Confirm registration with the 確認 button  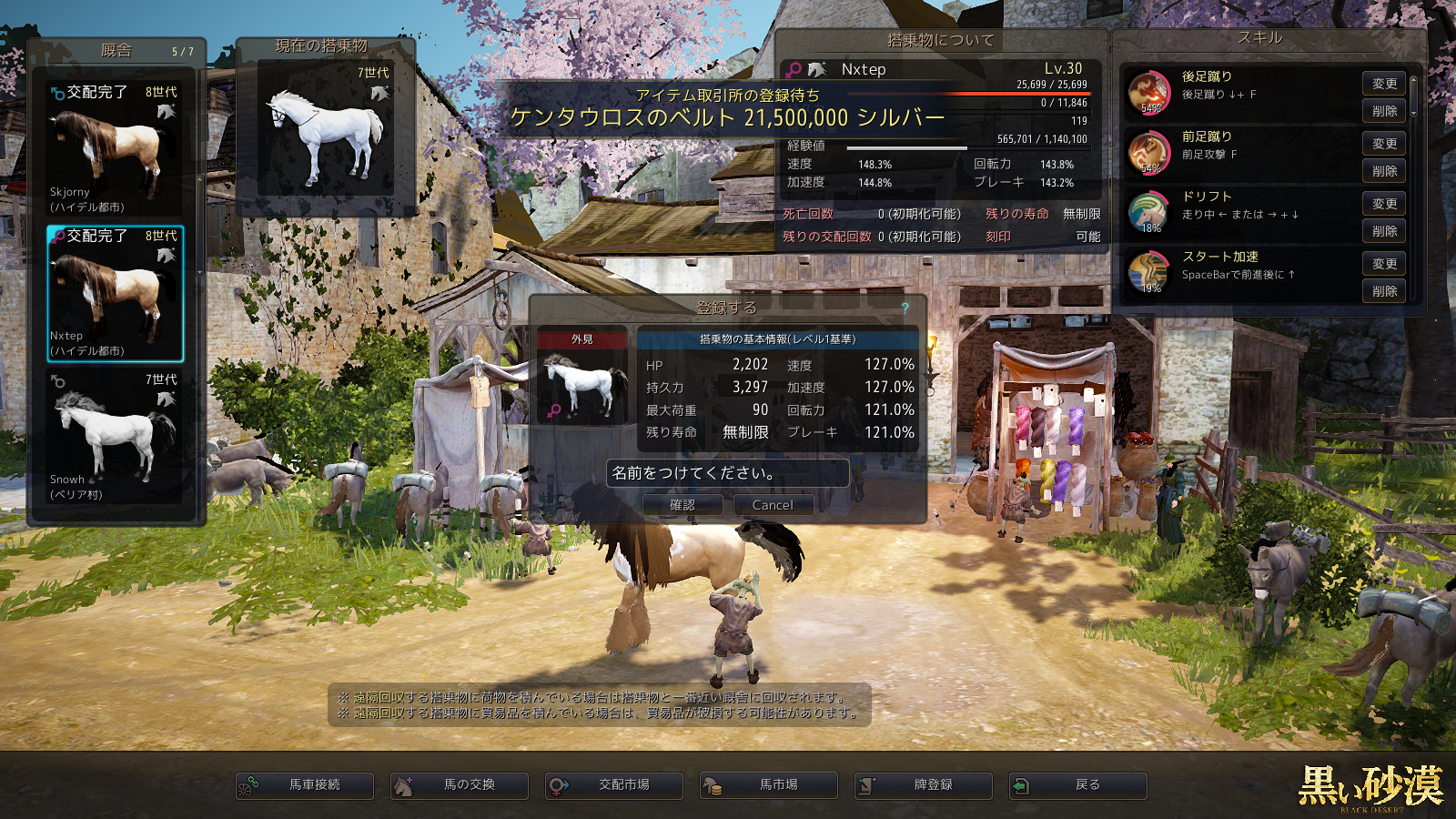[682, 505]
